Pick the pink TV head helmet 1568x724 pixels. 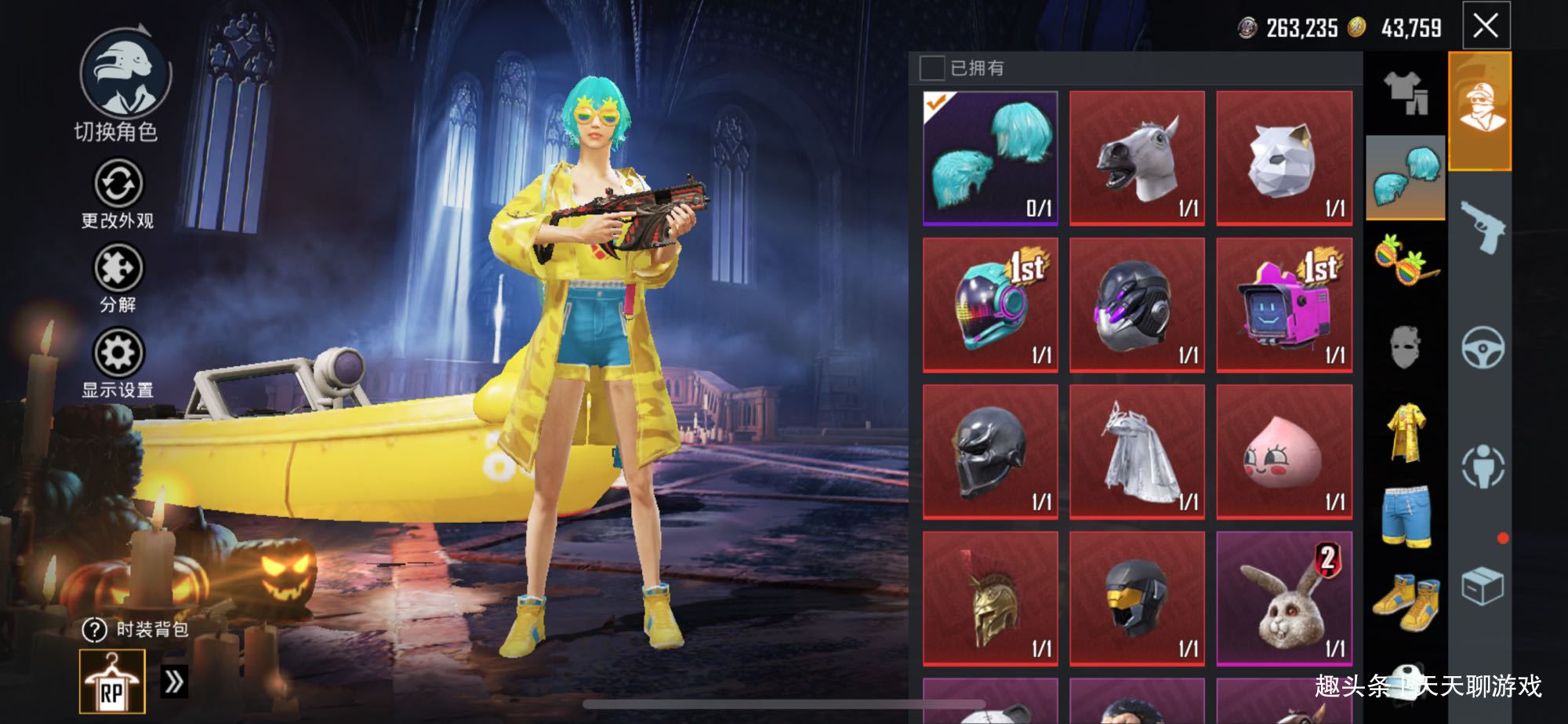1284,304
